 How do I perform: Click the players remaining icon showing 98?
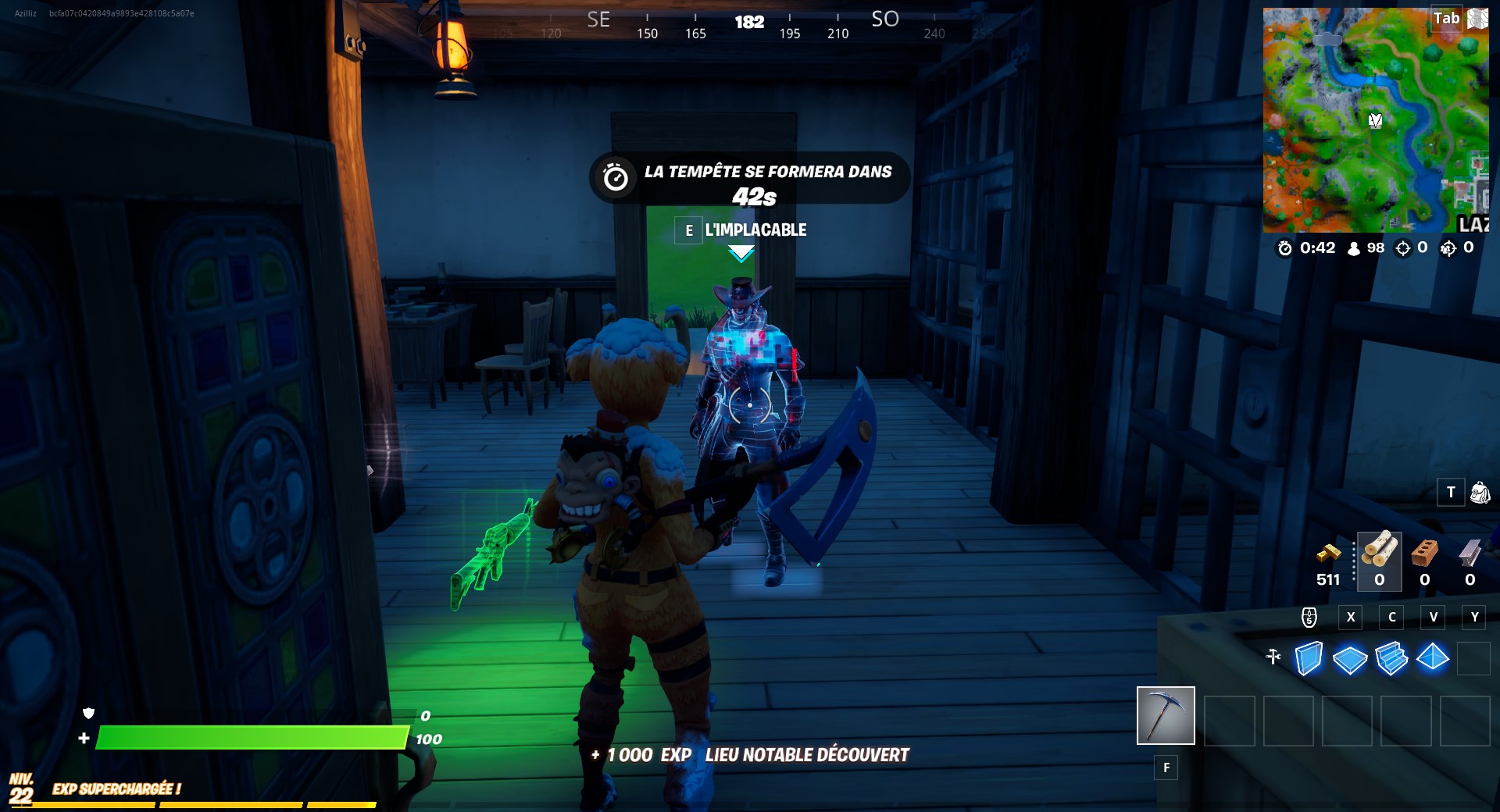tap(1354, 248)
